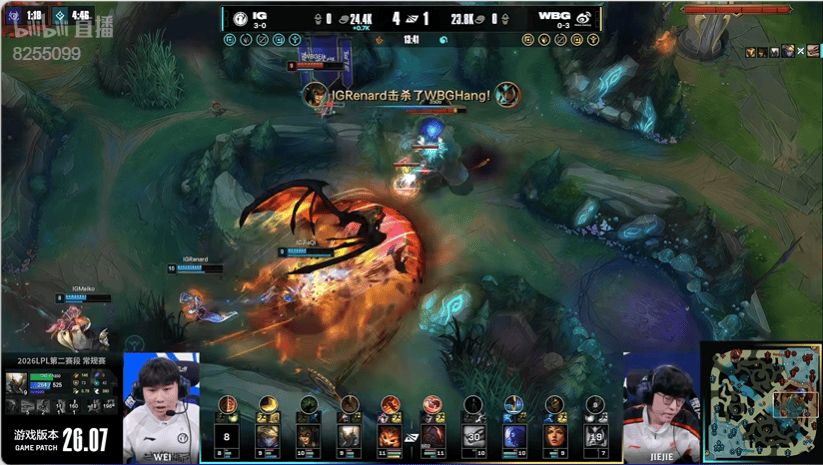This screenshot has height=465, width=823.
Task: Select the dead champion portrait showing respawn timer 19
Action: click(x=596, y=436)
